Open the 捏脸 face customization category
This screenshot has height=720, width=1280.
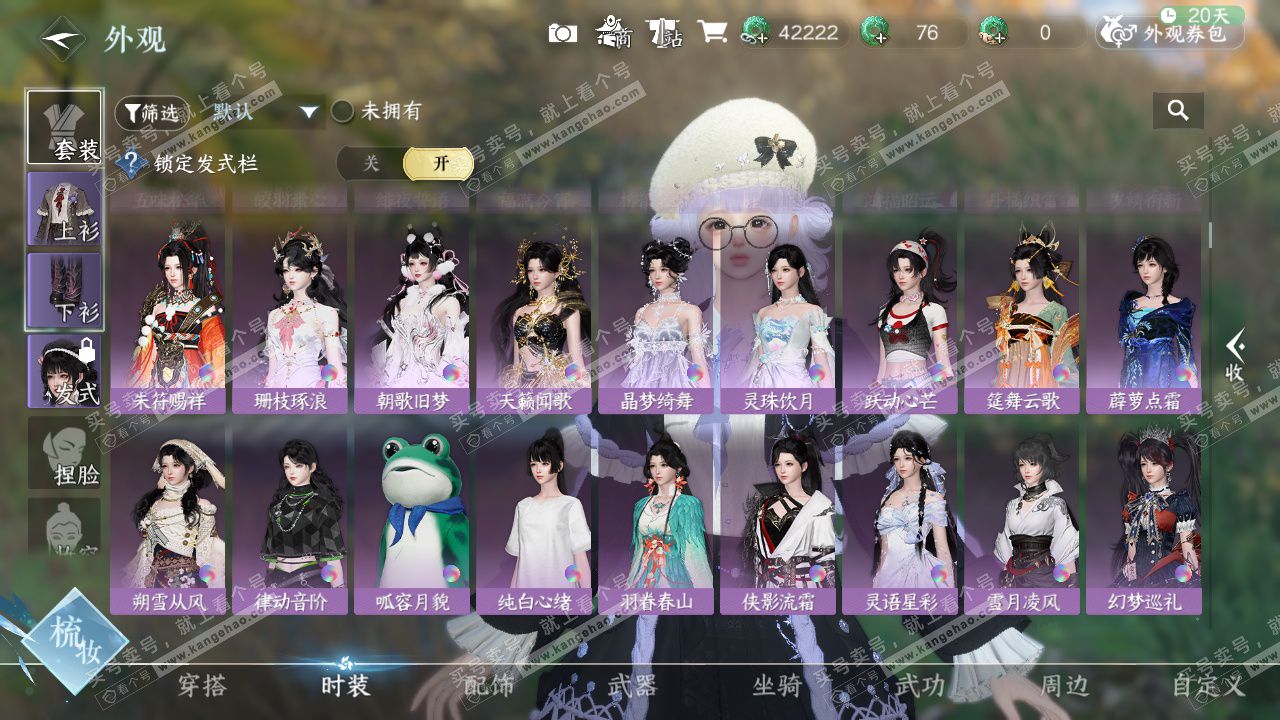[x=64, y=453]
